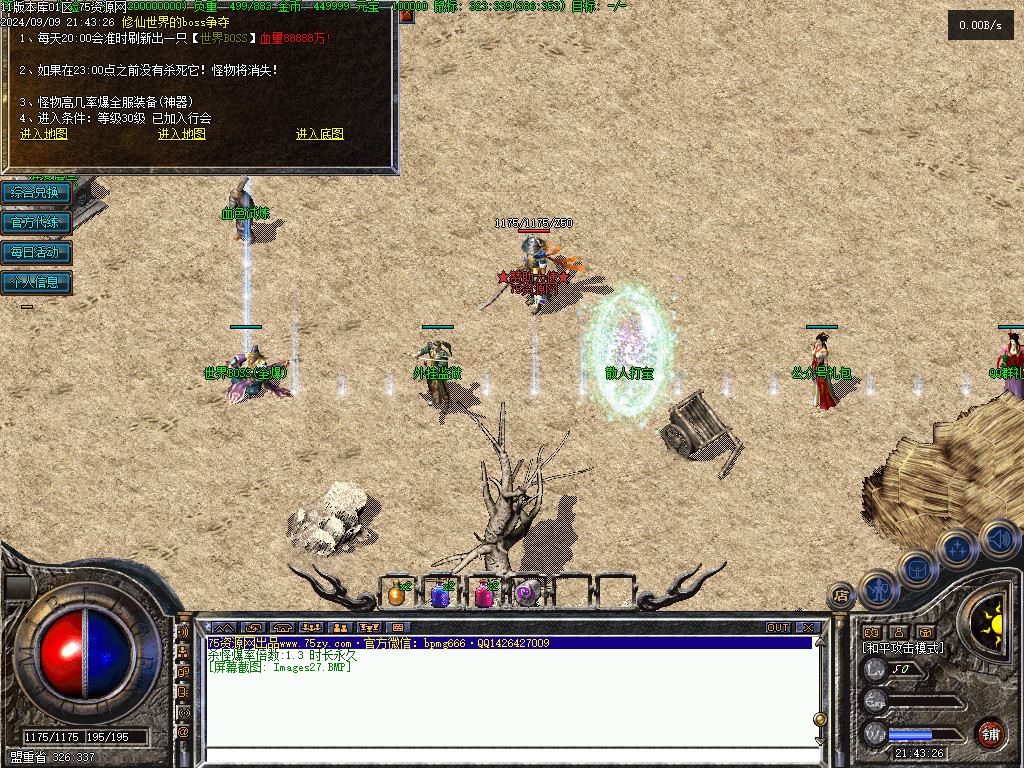Viewport: 1024px width, 768px height.
Task: Click the 0.00B/s network speed overlay
Action: 980,25
